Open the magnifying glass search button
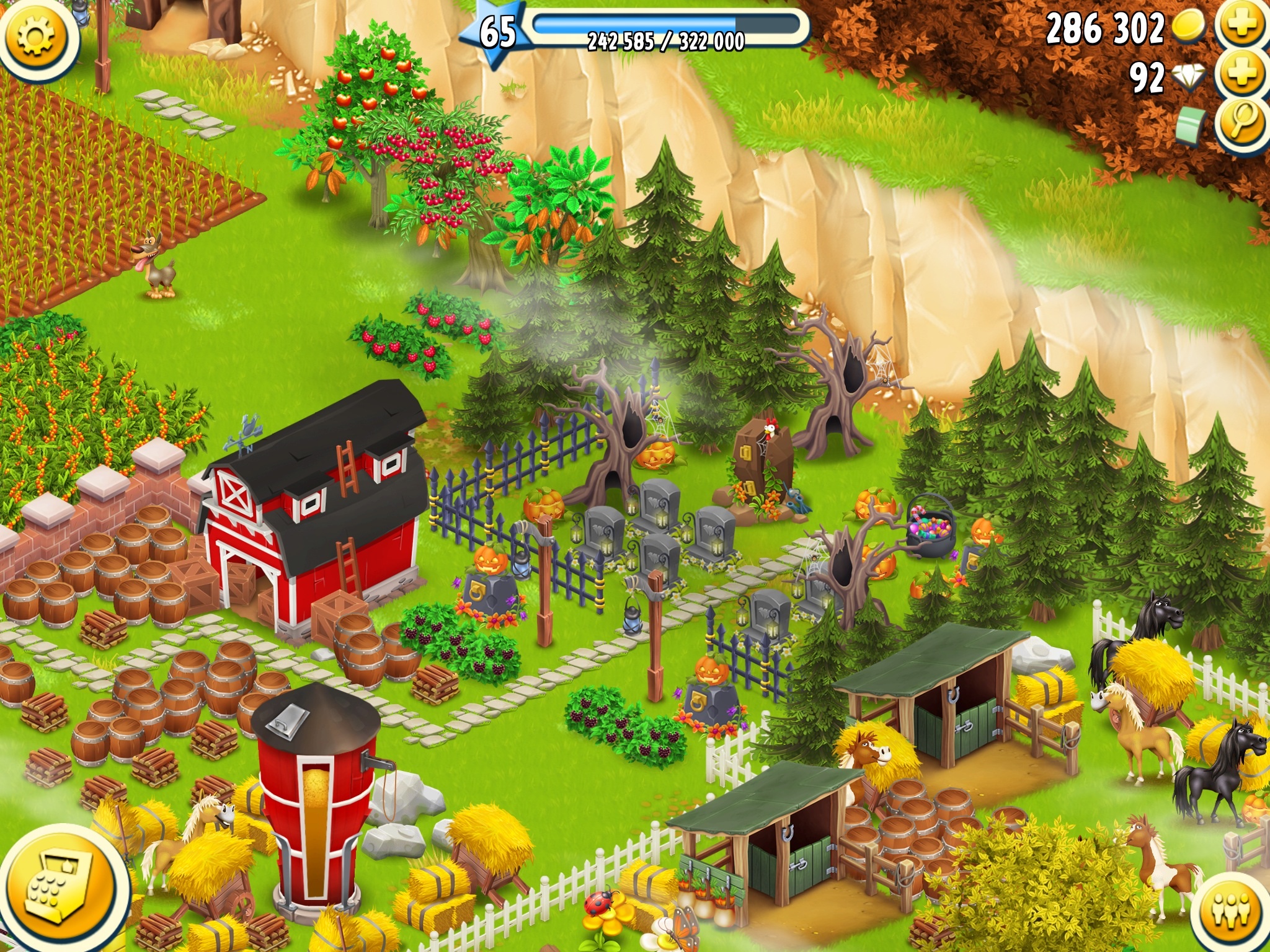1270x952 pixels. [1242, 124]
